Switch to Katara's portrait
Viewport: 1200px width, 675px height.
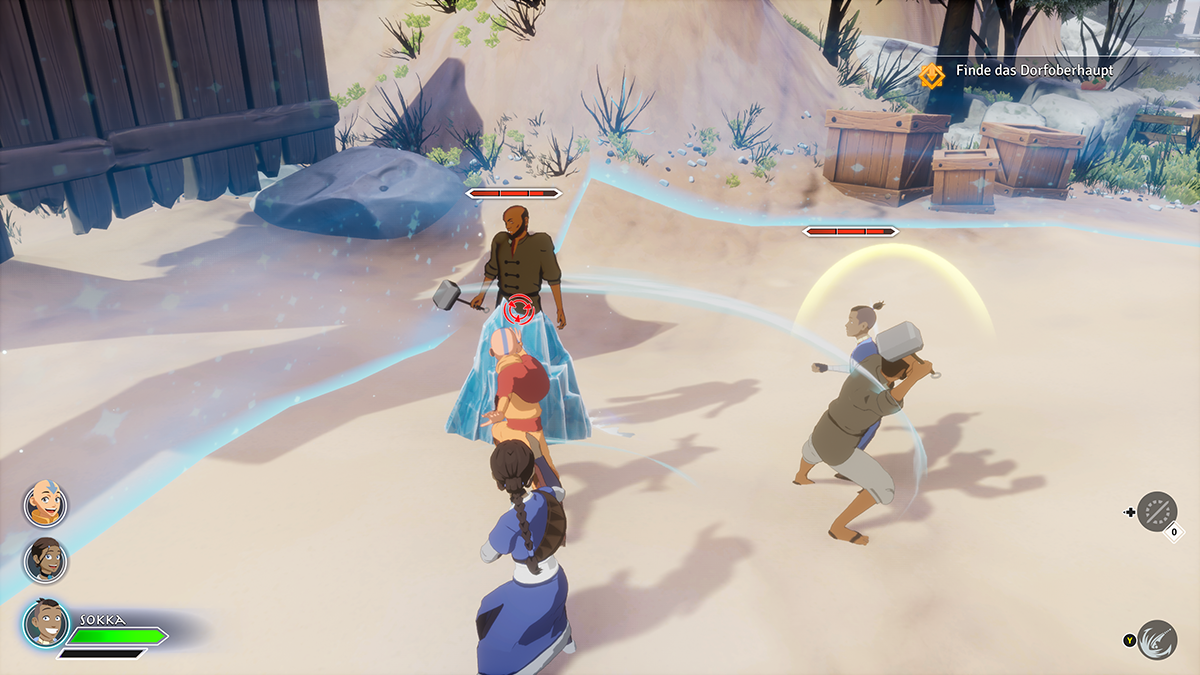tap(45, 560)
